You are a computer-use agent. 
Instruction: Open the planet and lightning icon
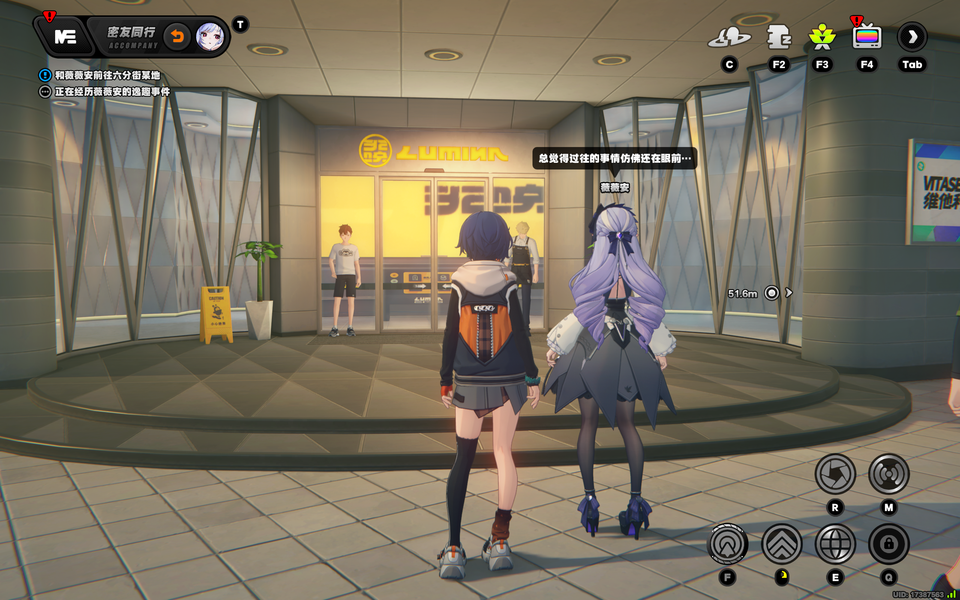[x=729, y=38]
